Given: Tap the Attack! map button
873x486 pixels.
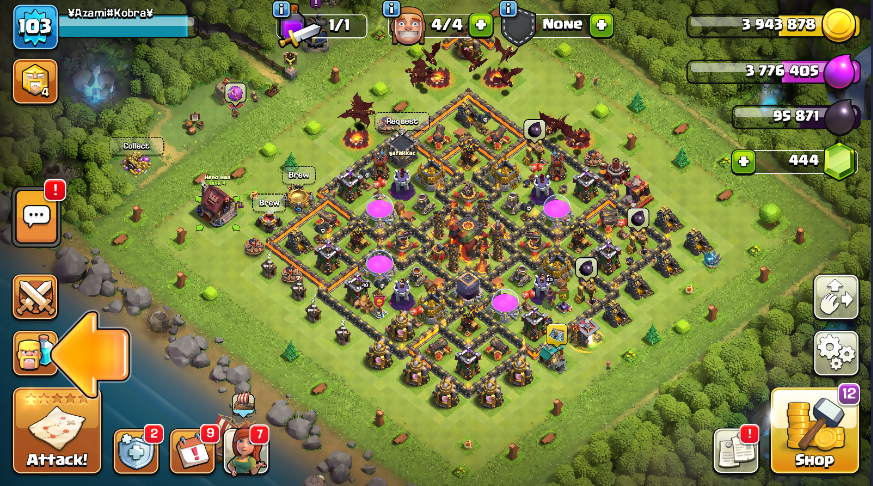Looking at the screenshot, I should (x=56, y=432).
